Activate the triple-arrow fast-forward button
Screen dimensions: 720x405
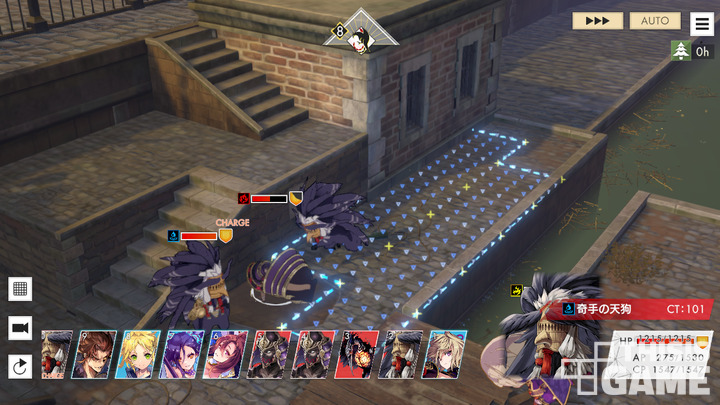pos(597,20)
